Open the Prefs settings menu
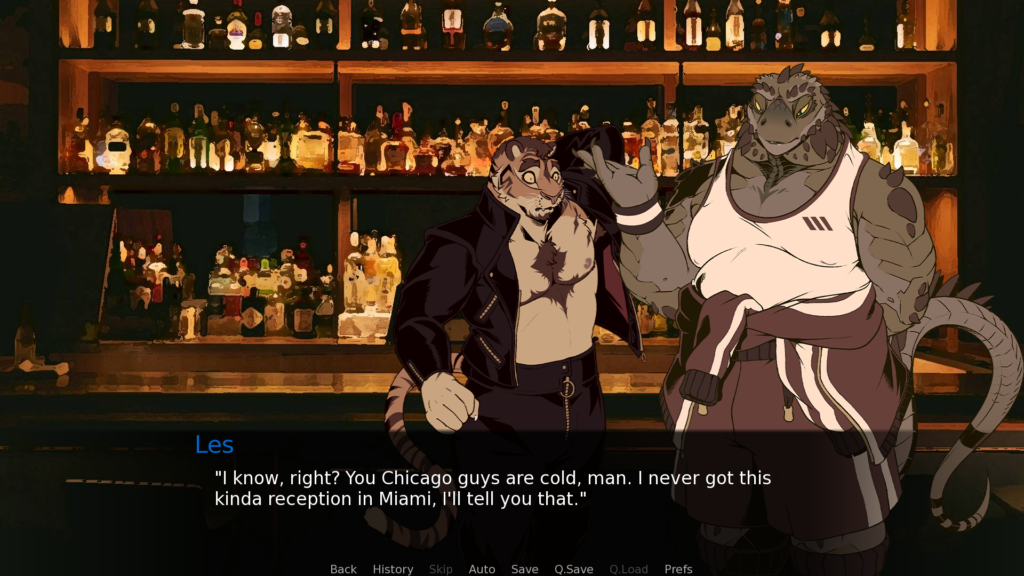Viewport: 1024px width, 576px height. [679, 569]
